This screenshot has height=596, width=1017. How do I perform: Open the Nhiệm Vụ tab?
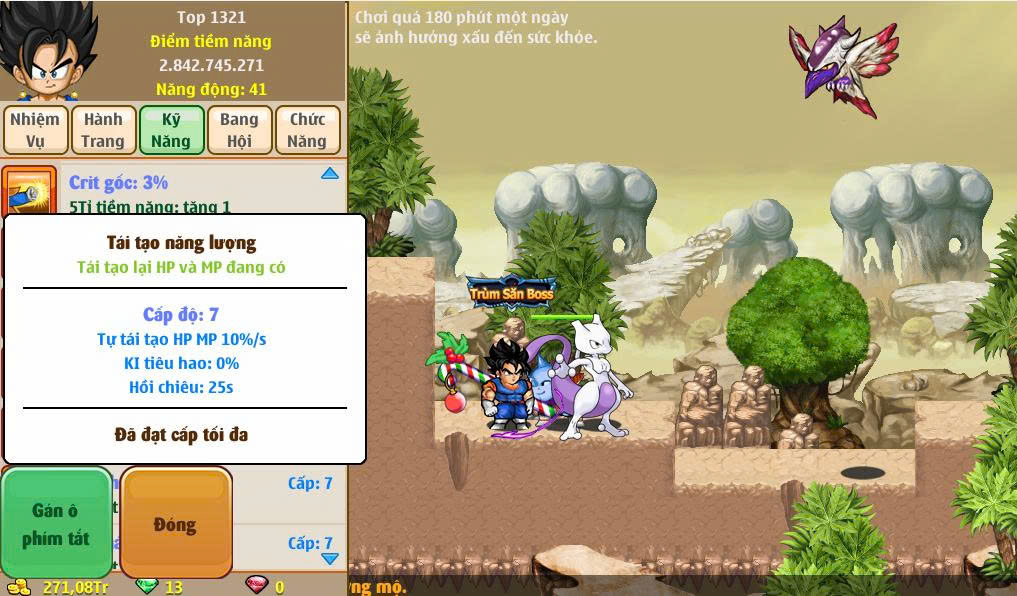(35, 130)
